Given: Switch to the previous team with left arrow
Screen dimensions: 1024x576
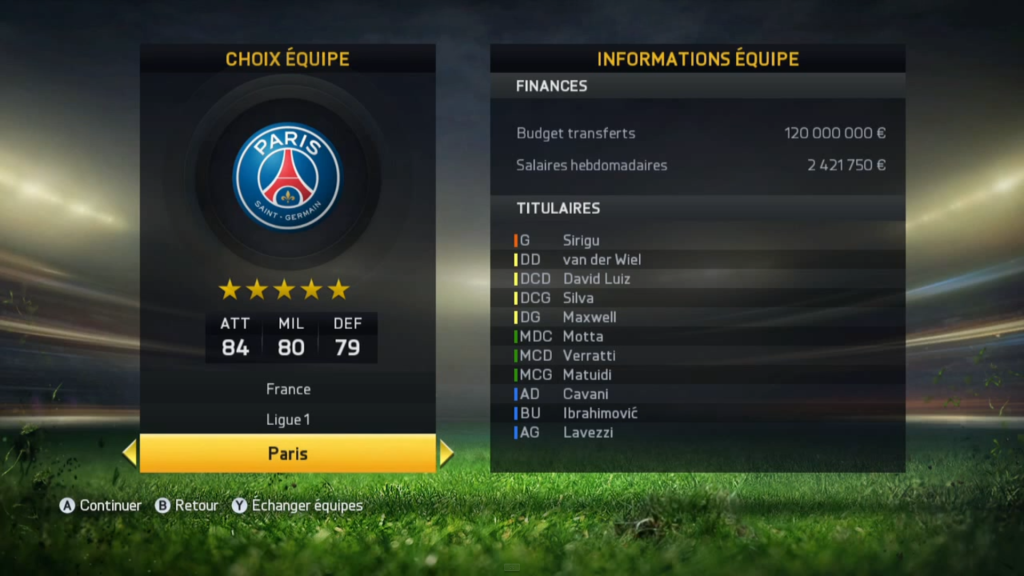Looking at the screenshot, I should pos(129,453).
